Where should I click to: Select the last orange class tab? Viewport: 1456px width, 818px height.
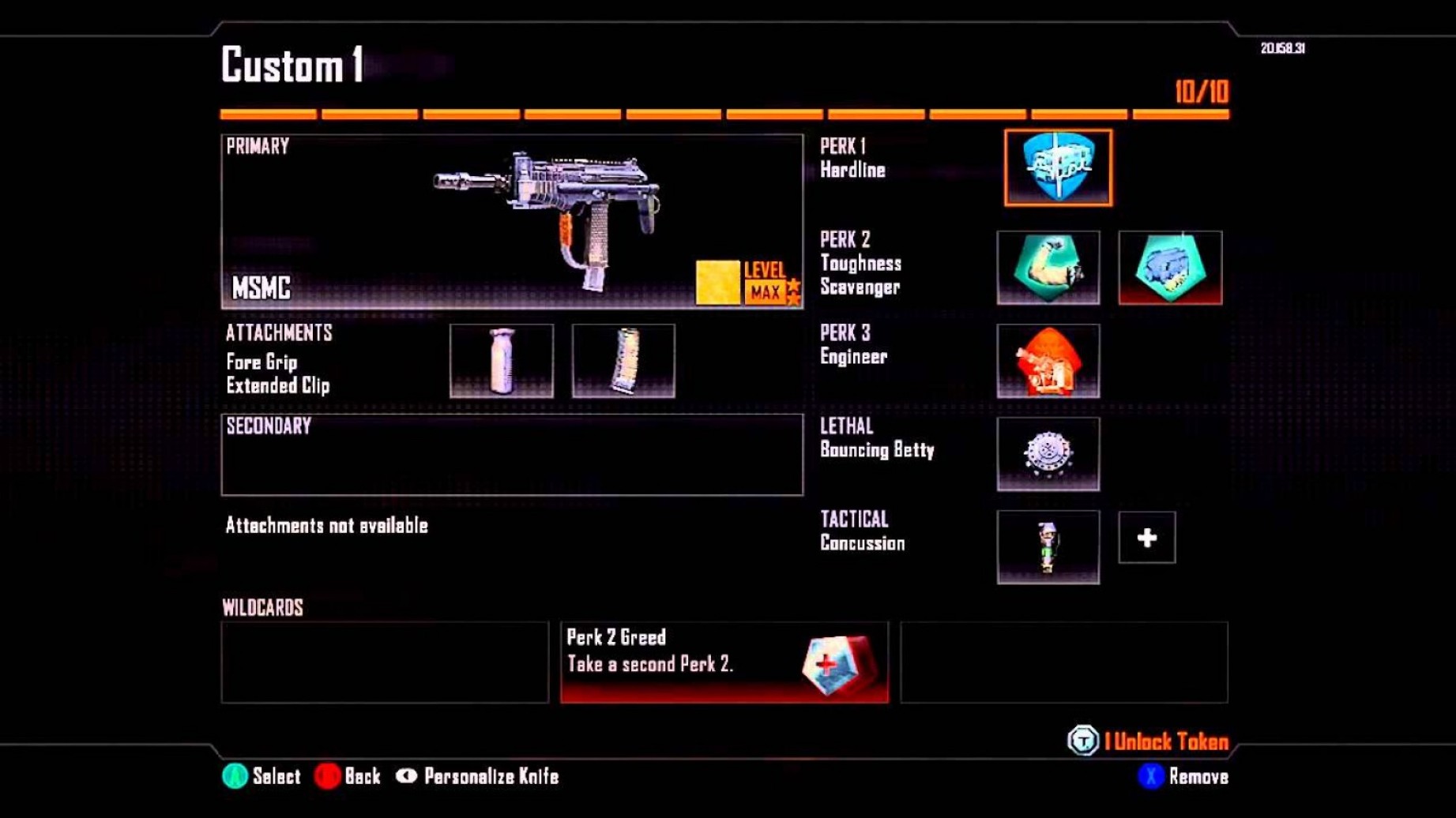[x=1180, y=112]
